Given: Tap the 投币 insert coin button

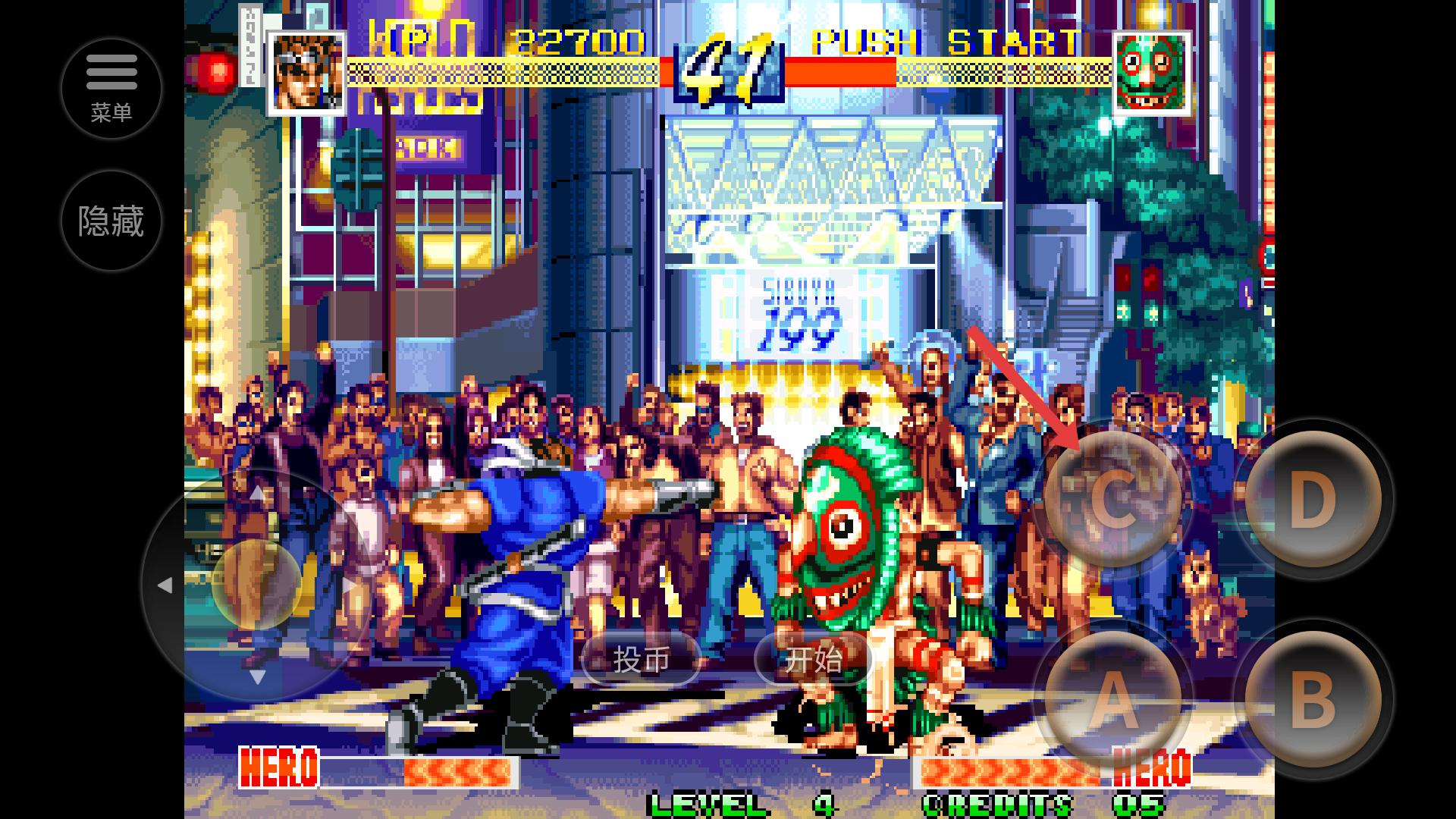Looking at the screenshot, I should tap(641, 660).
